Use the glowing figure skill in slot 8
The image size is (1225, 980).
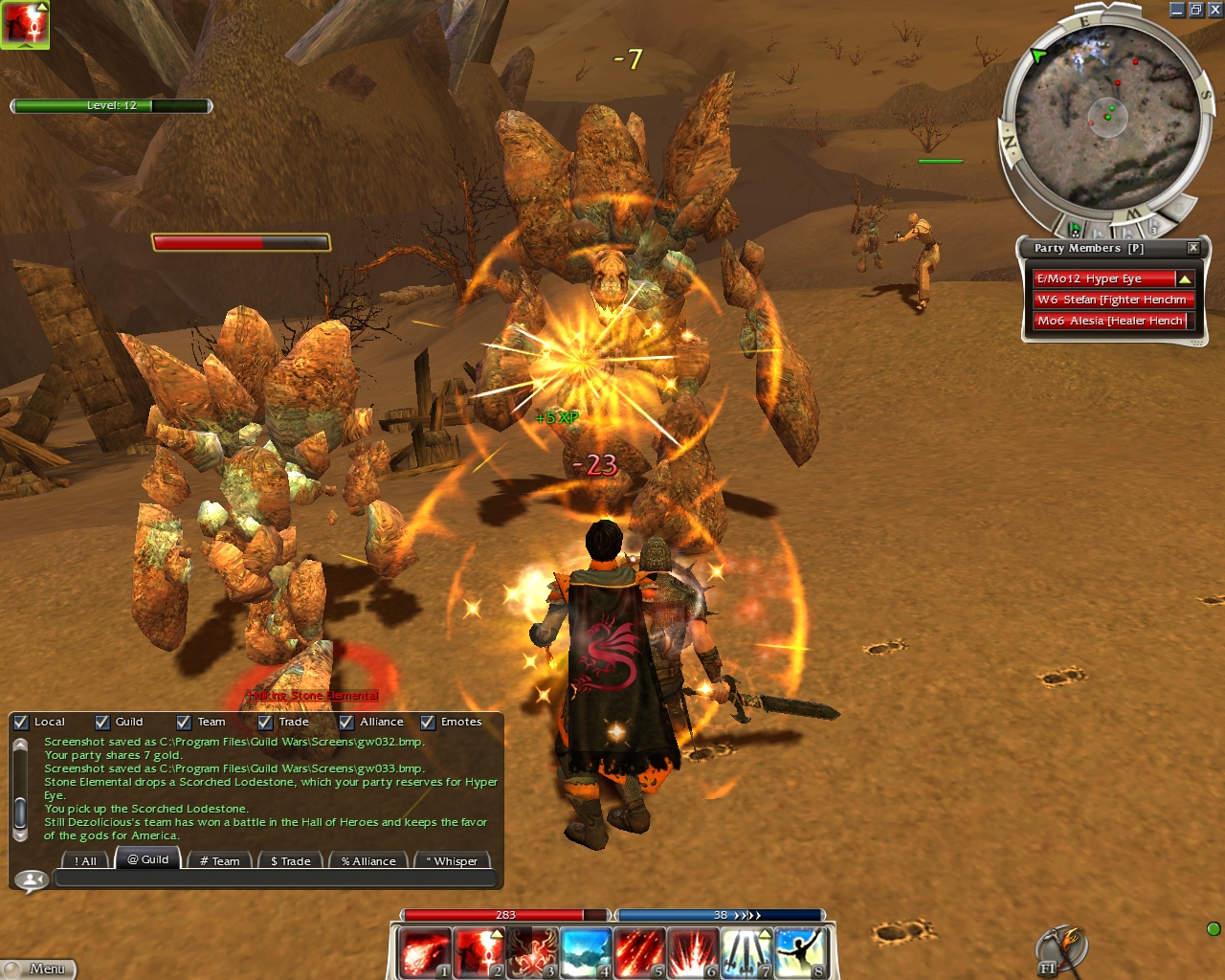pyautogui.click(x=799, y=952)
